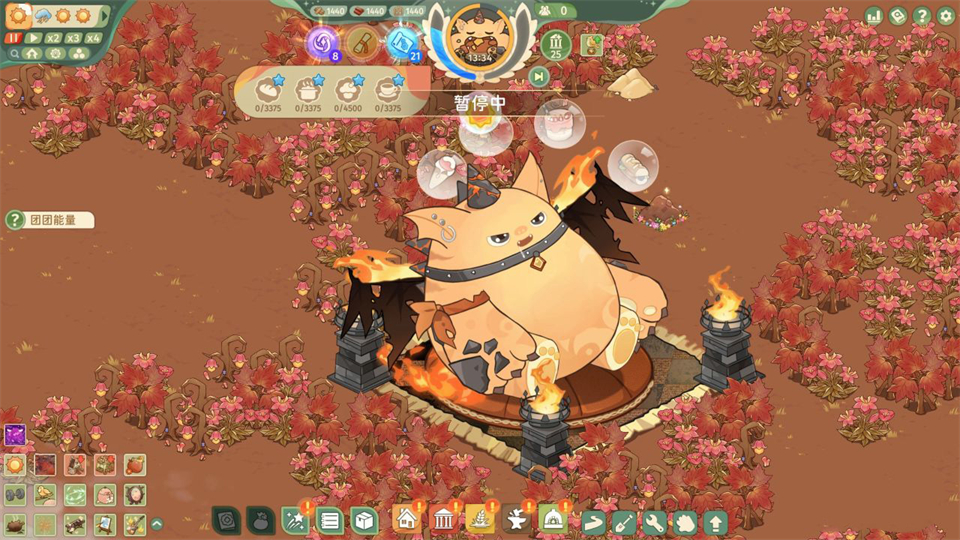Viewport: 960px width, 540px height.
Task: Choose the upgrade arrow tool
Action: [715, 521]
